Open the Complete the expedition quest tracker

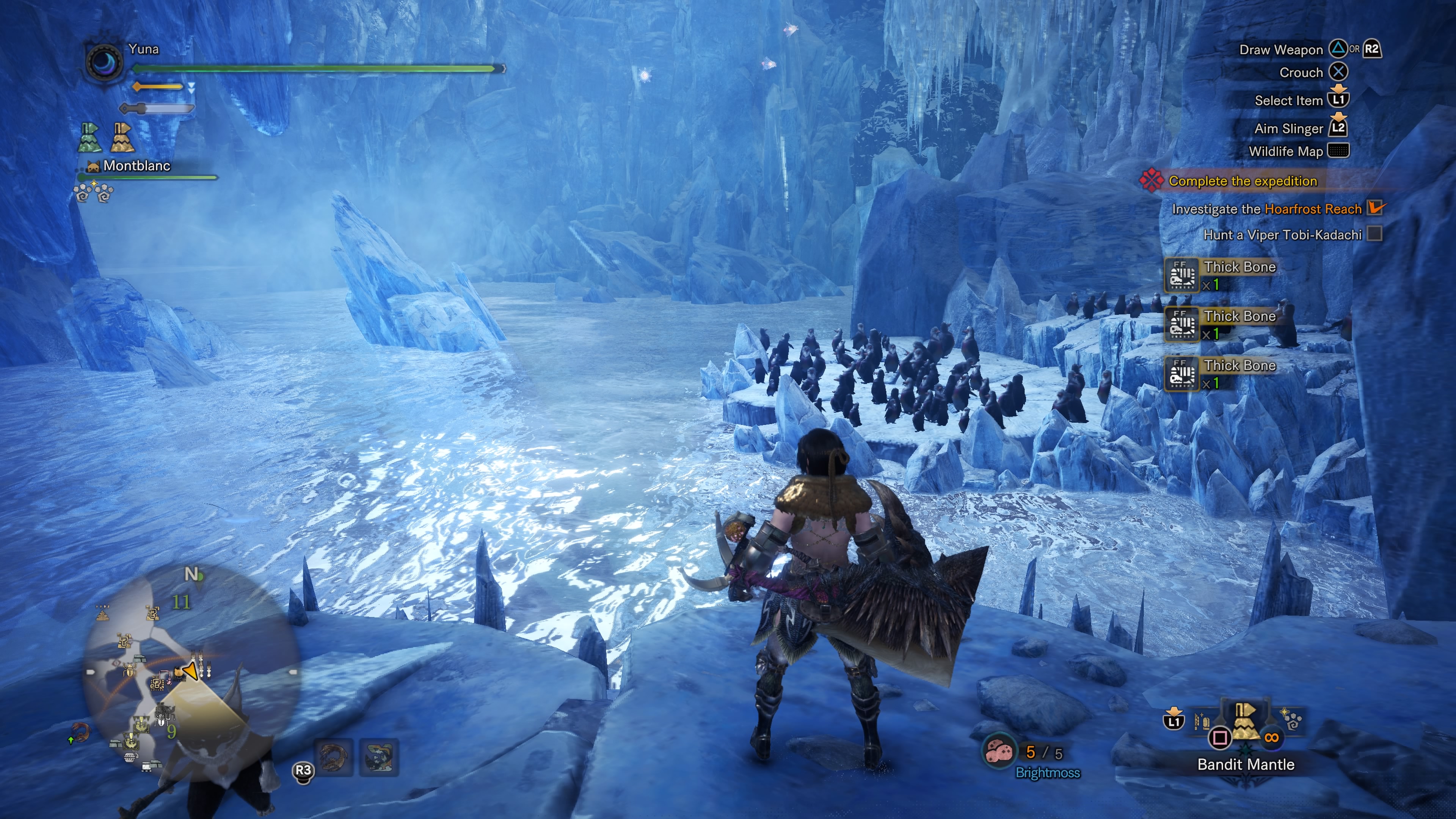pos(1243,181)
